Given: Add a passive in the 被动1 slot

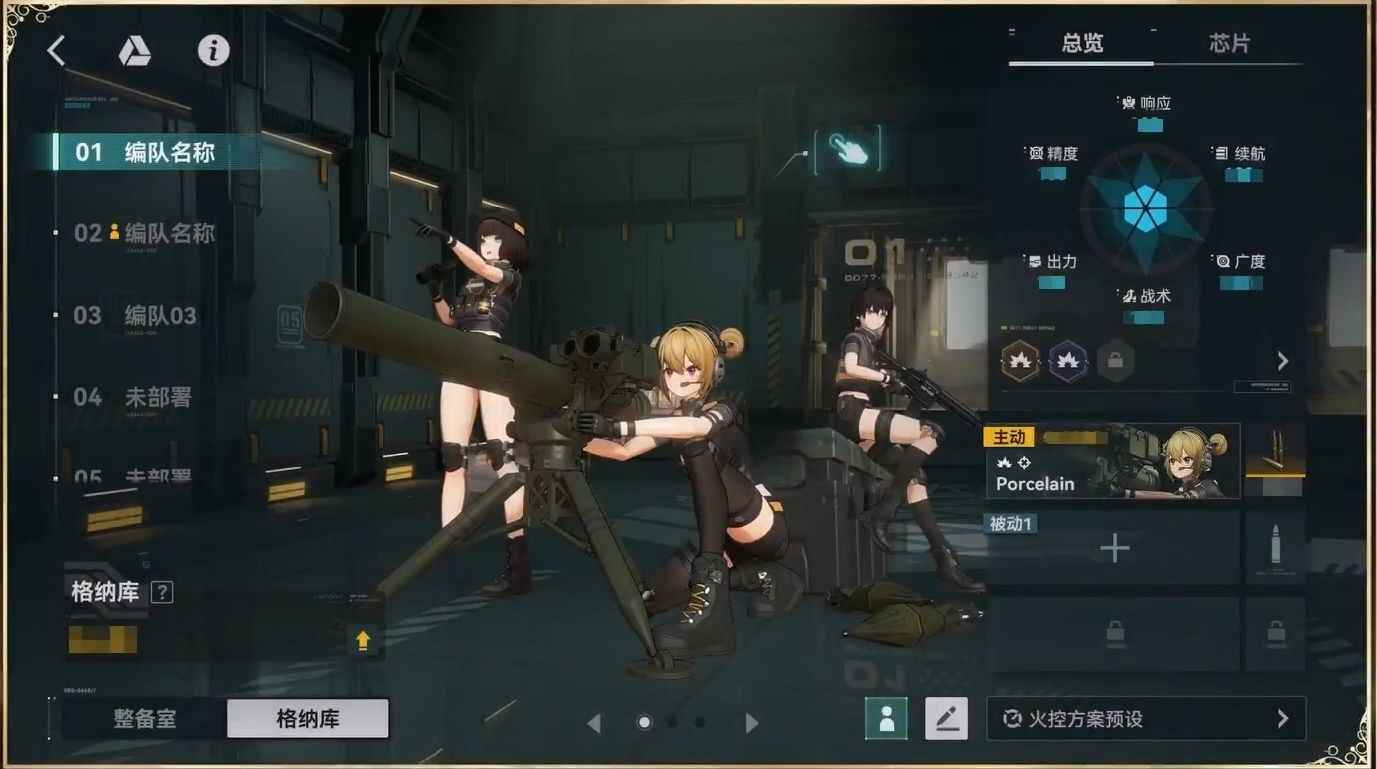Looking at the screenshot, I should pyautogui.click(x=1114, y=548).
